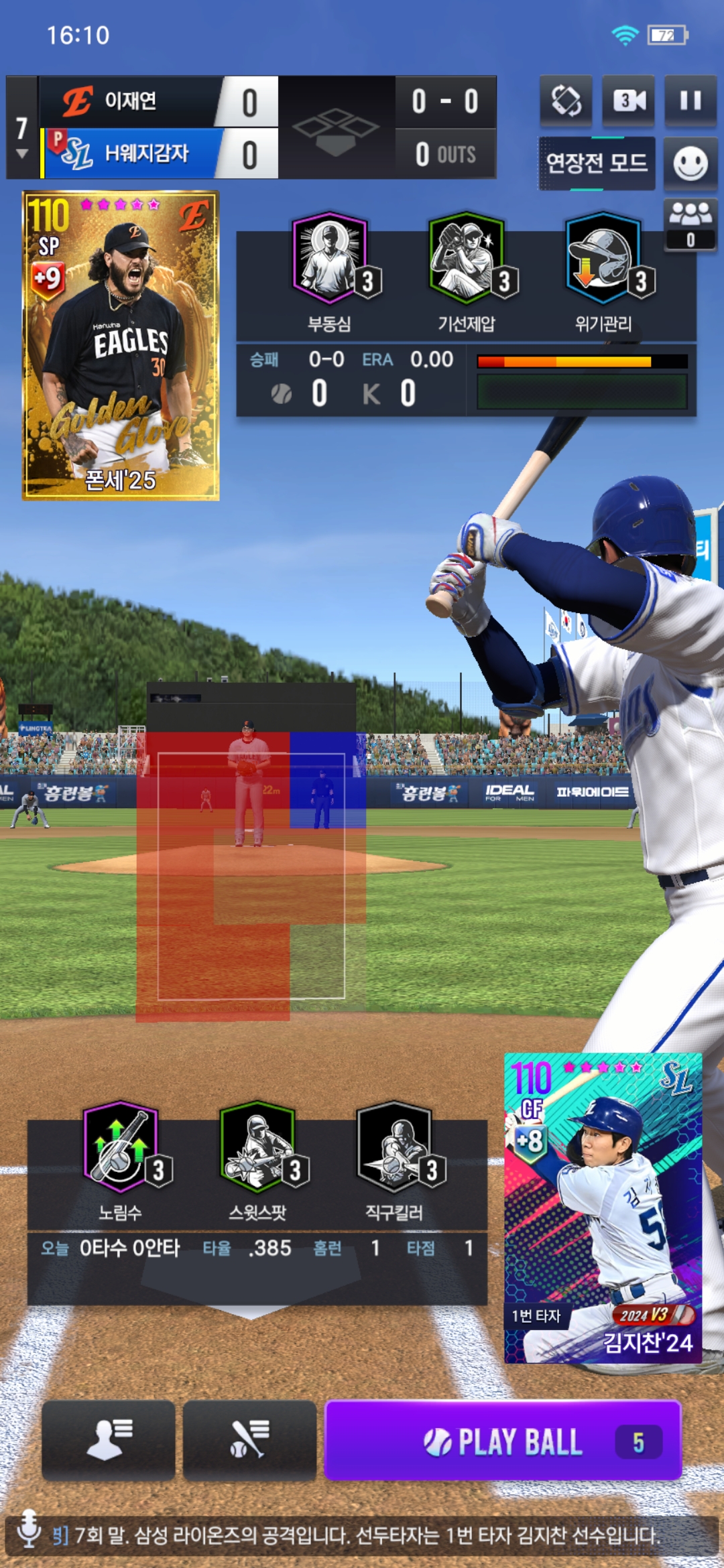The height and width of the screenshot is (1568, 724).
Task: Open the player lineup list
Action: (109, 1439)
